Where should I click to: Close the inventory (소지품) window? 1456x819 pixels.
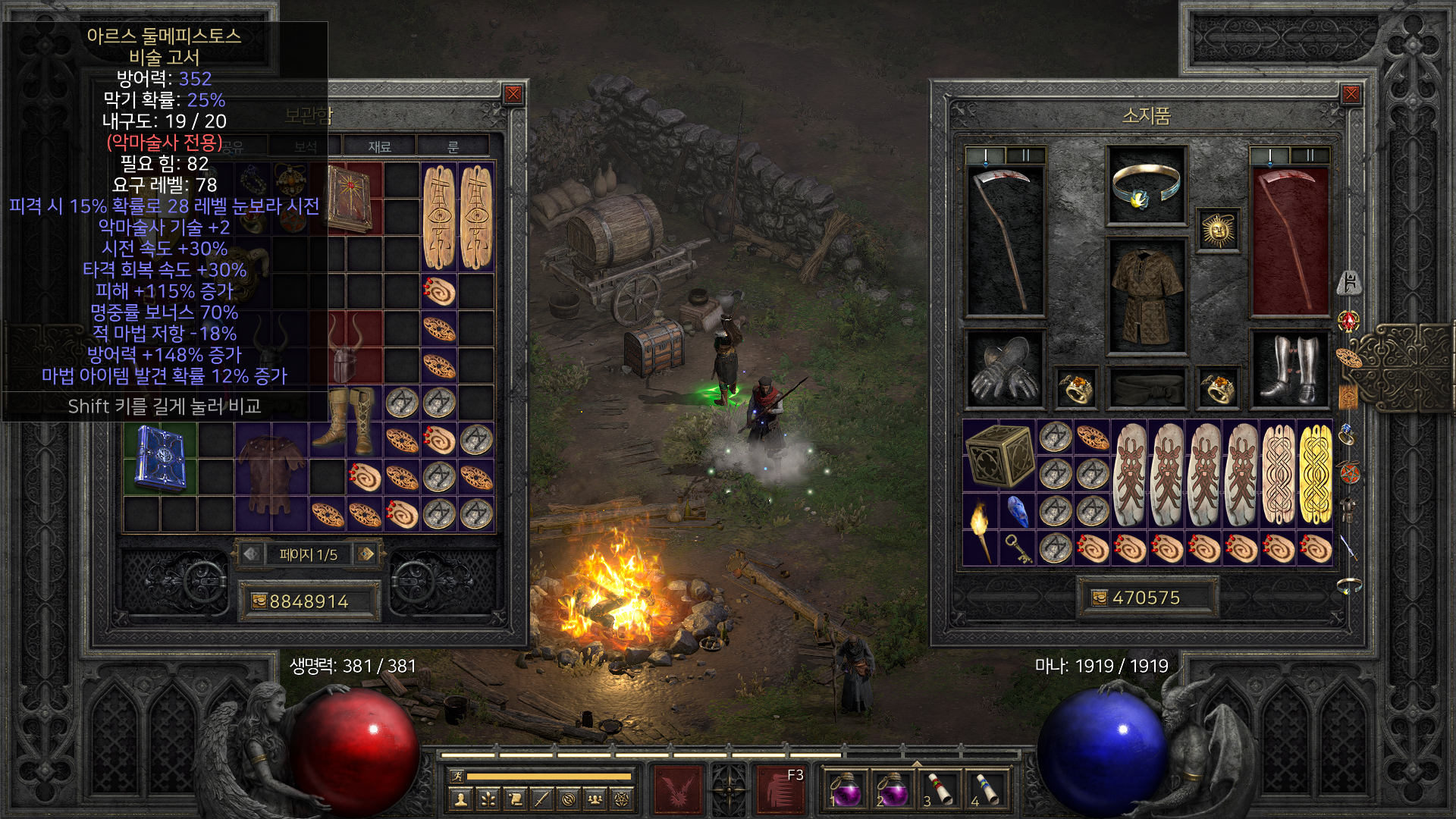coord(1351,94)
